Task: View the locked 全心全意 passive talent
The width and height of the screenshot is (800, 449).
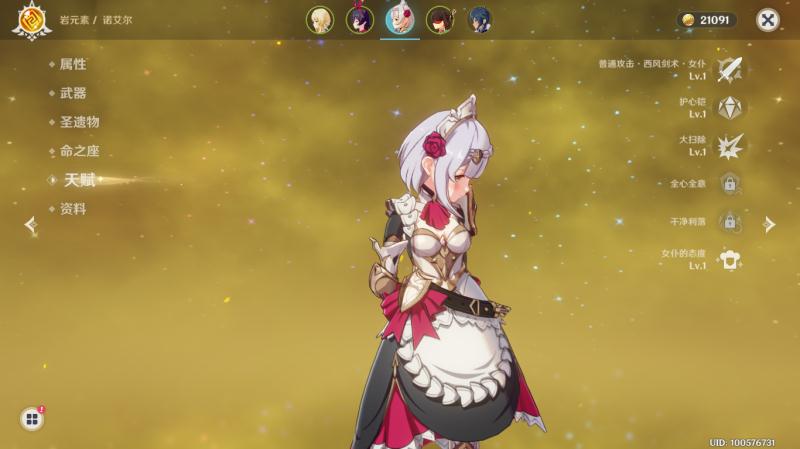Action: tap(730, 184)
